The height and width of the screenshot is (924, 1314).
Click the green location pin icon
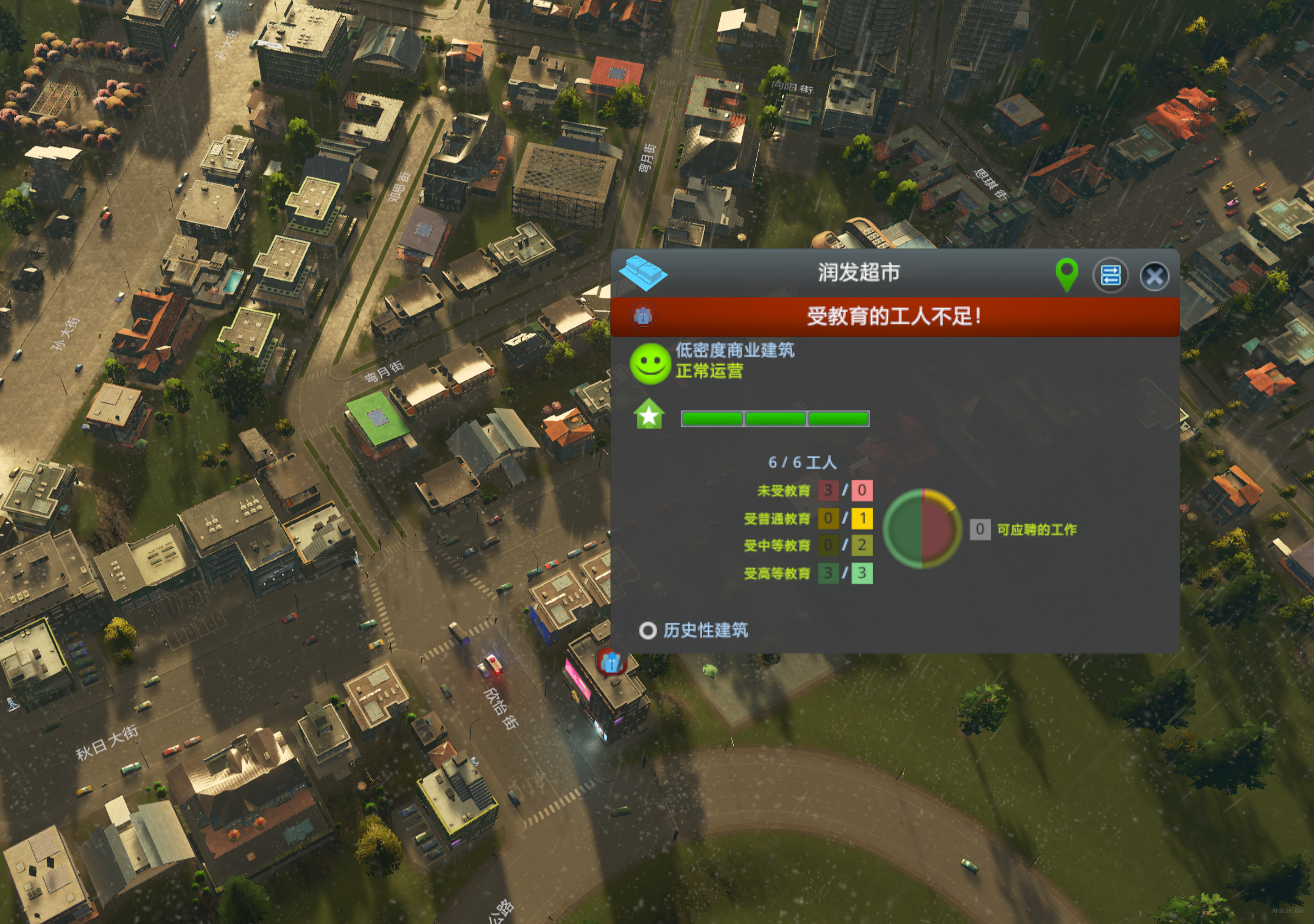(x=1066, y=274)
